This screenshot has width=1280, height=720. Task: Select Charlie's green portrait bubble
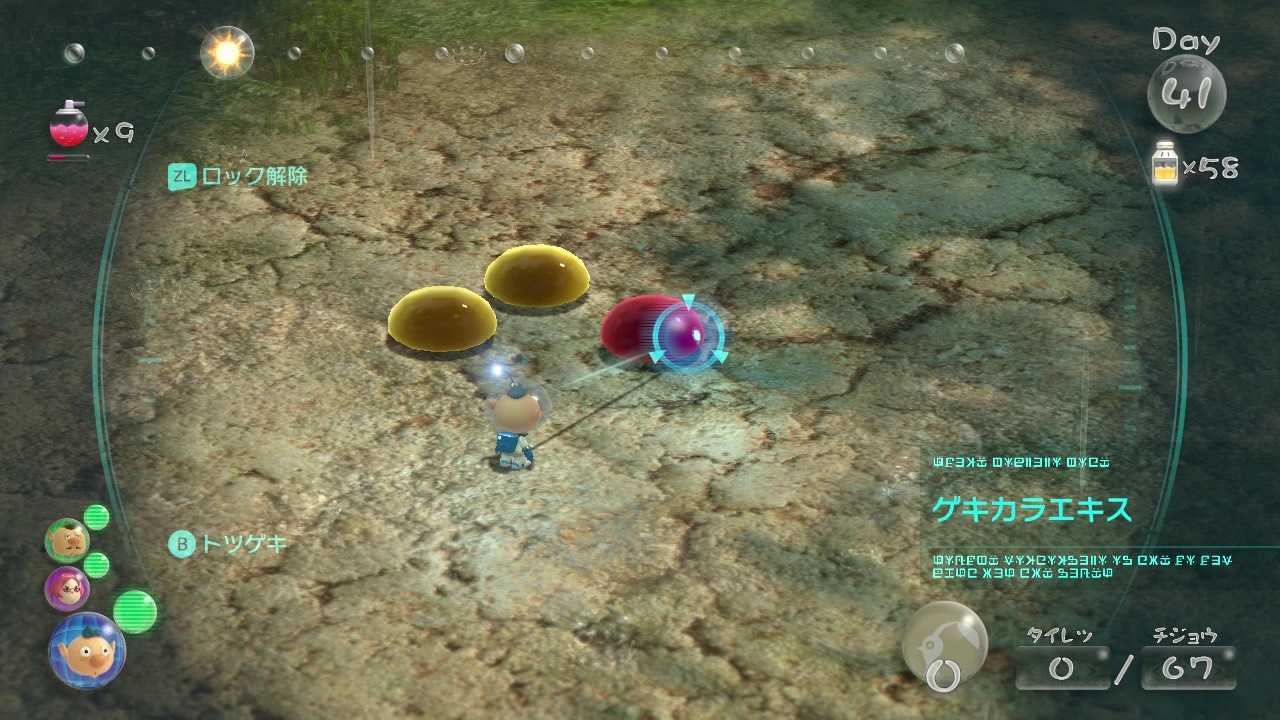click(x=66, y=541)
